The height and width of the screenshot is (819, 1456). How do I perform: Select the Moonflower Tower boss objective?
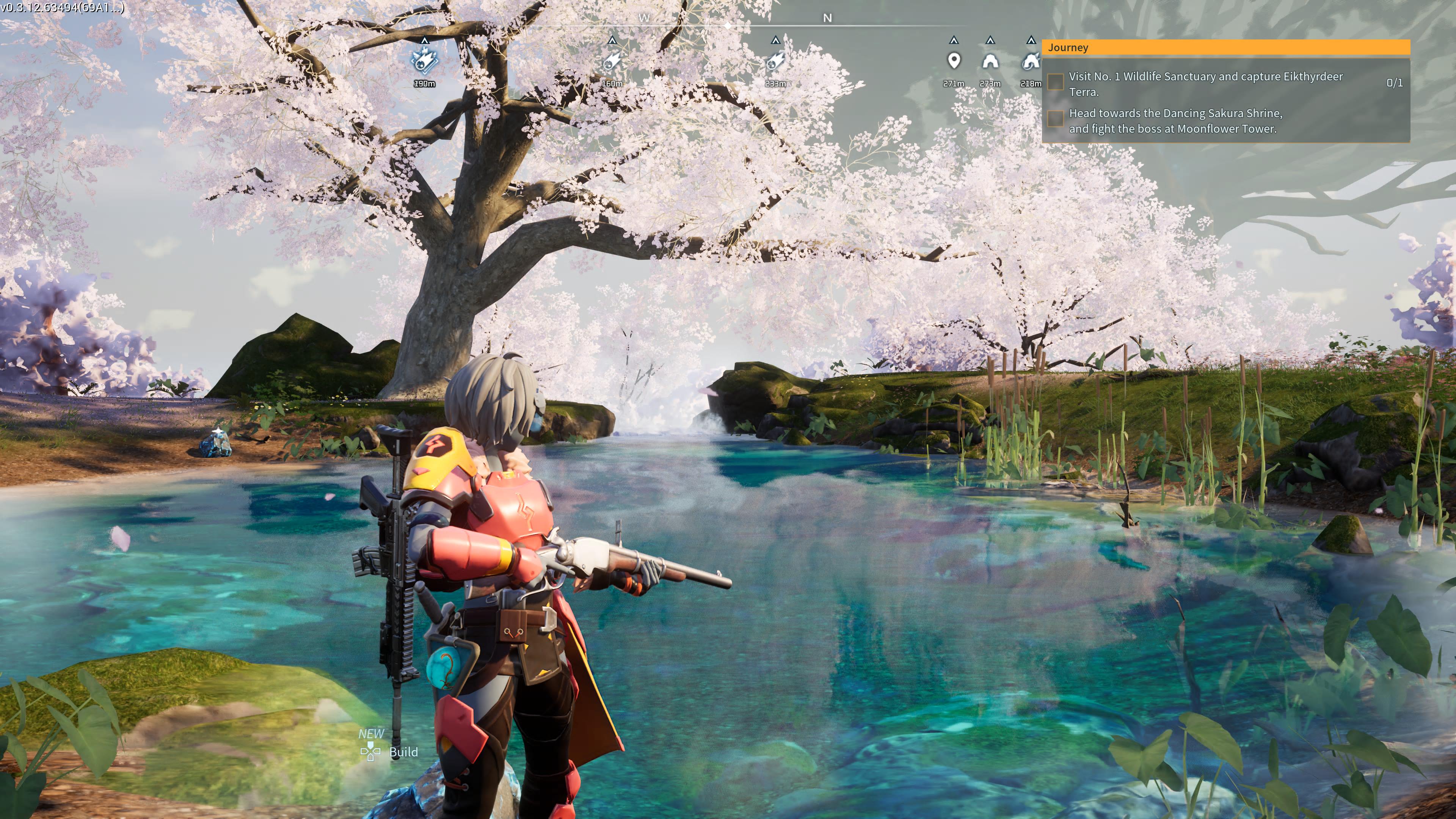coord(1175,121)
